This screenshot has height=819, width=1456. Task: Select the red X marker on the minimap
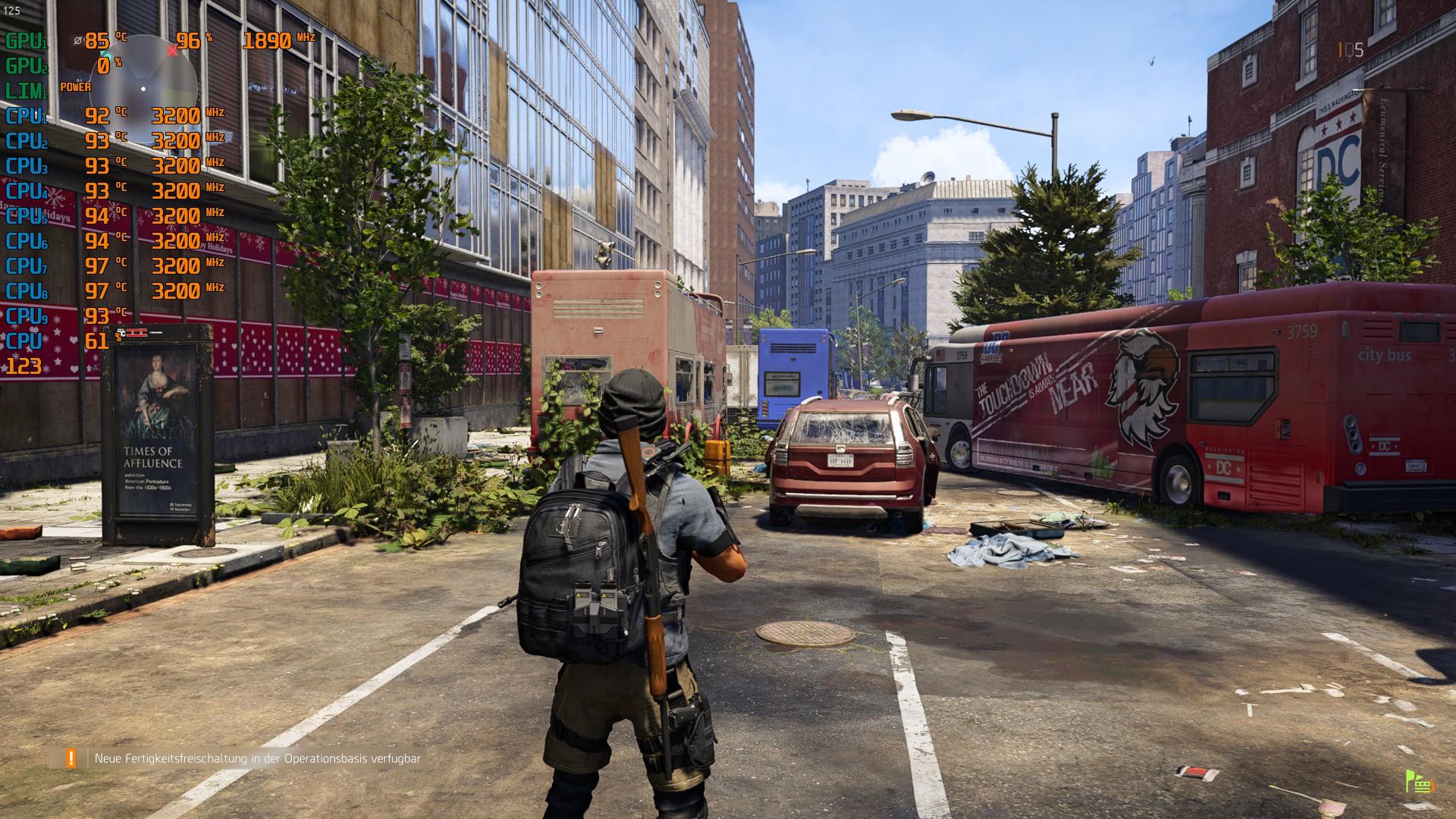pos(173,51)
